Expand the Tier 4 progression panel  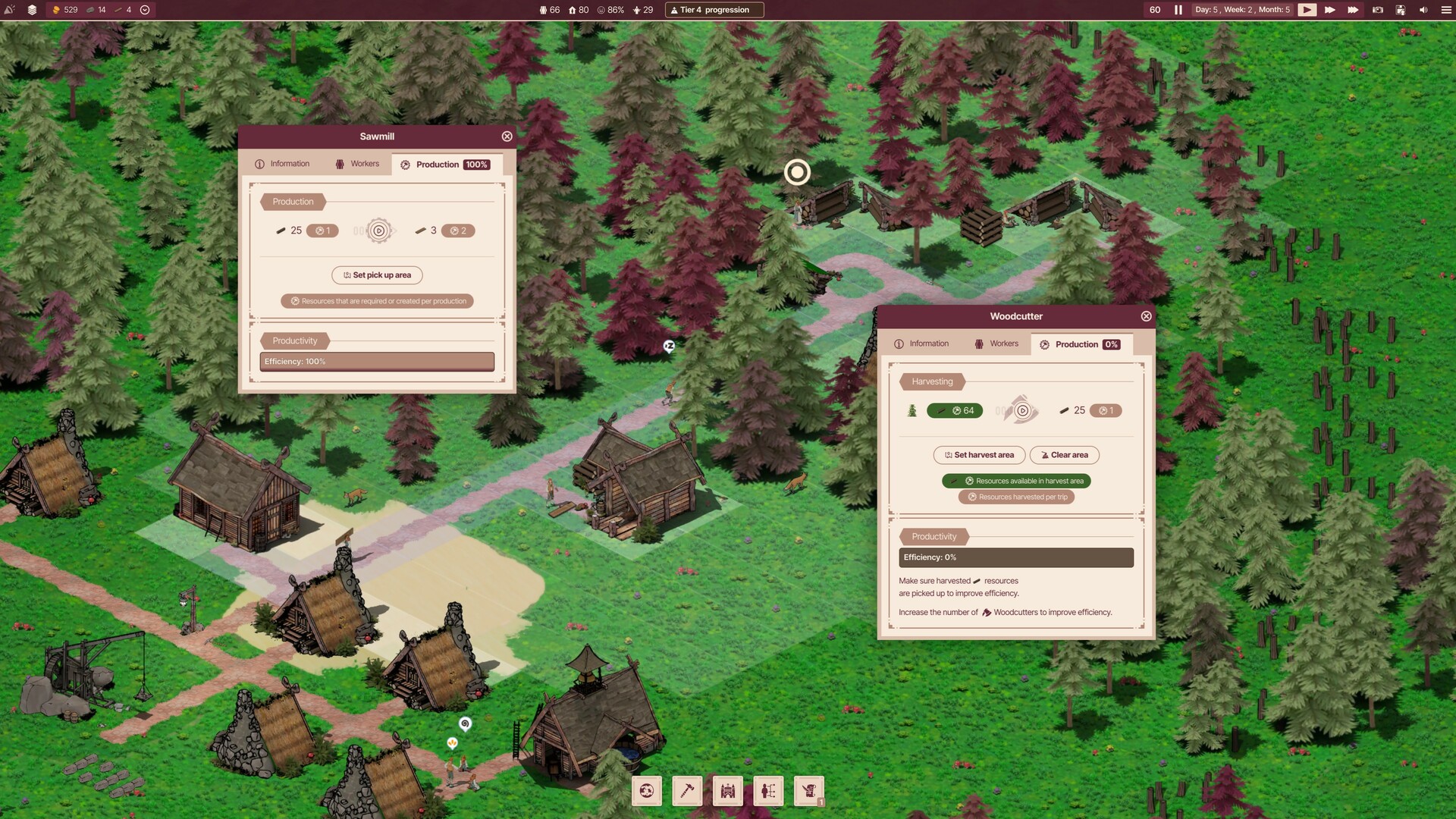tap(714, 10)
